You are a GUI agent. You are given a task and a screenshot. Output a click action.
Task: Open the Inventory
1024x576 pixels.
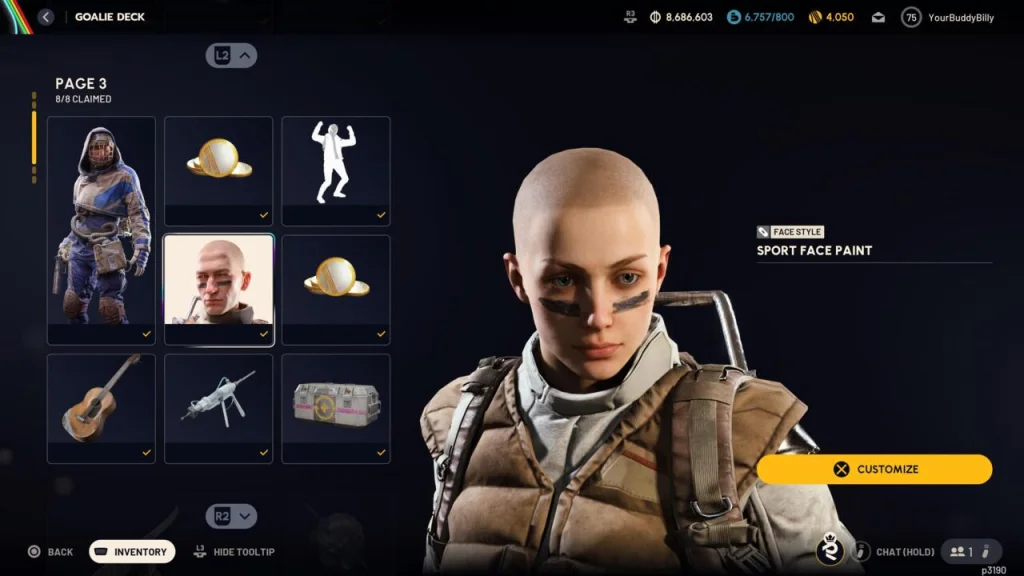tap(132, 552)
